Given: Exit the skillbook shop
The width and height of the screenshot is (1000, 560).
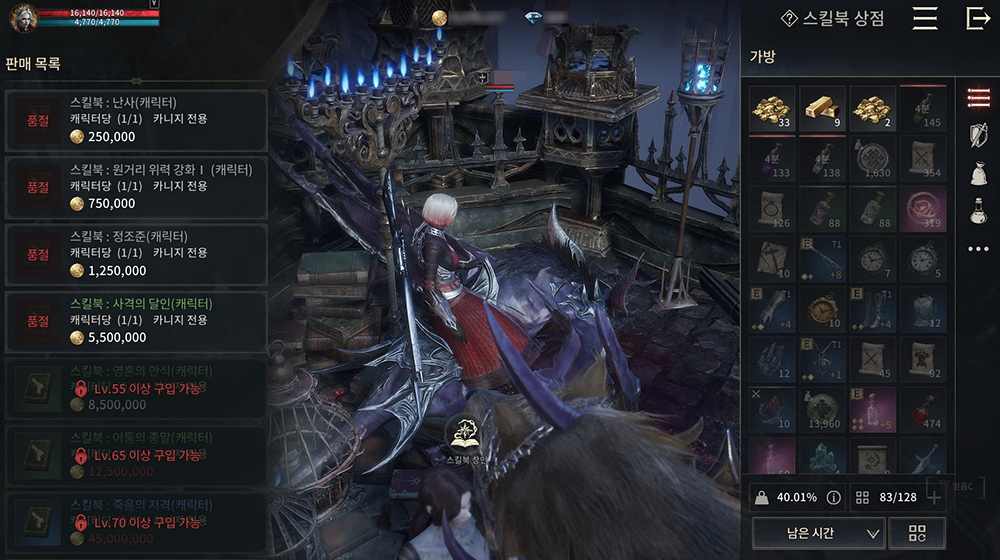Looking at the screenshot, I should coord(977,18).
